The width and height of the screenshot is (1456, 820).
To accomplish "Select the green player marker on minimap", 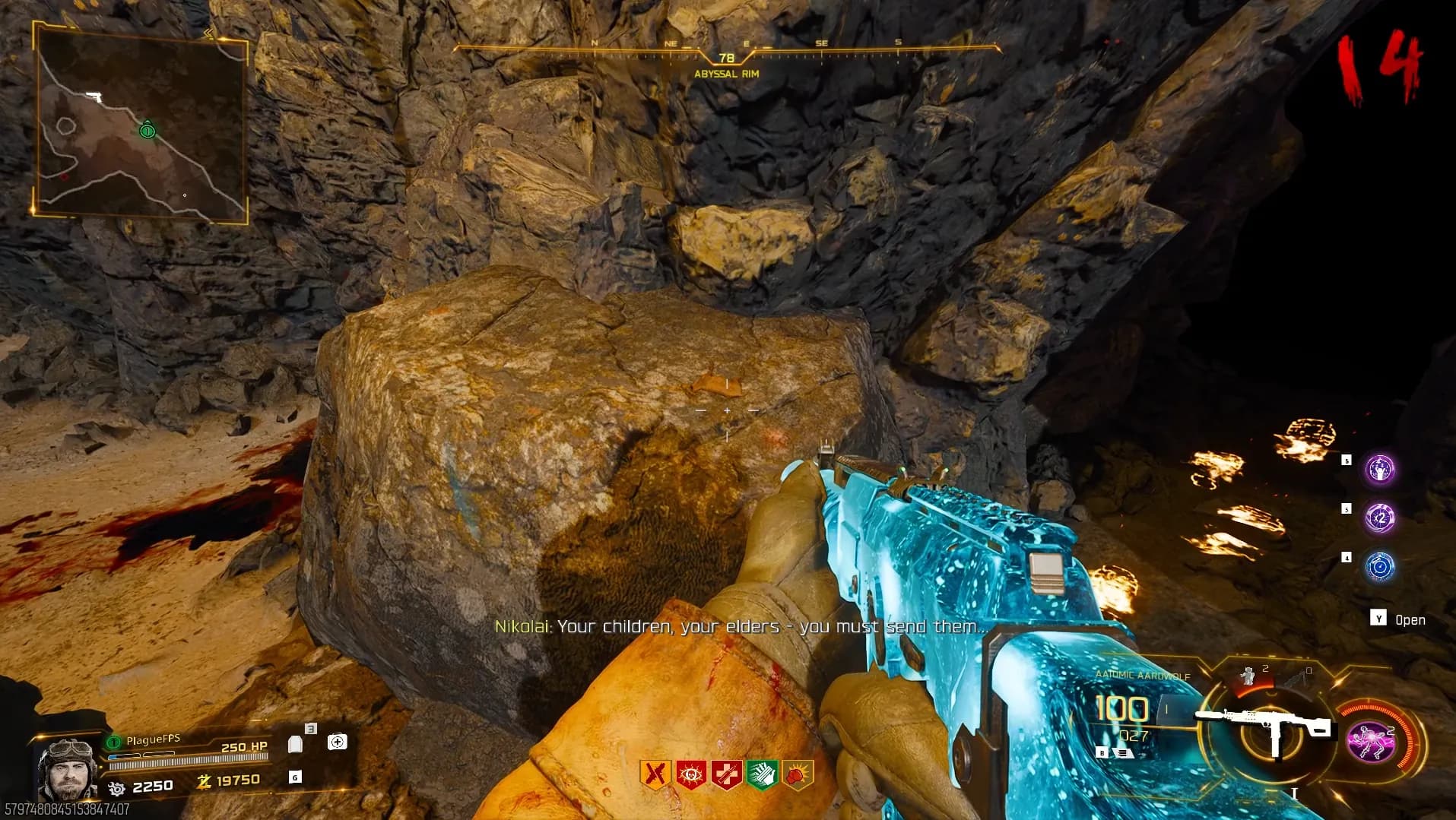I will tap(148, 131).
